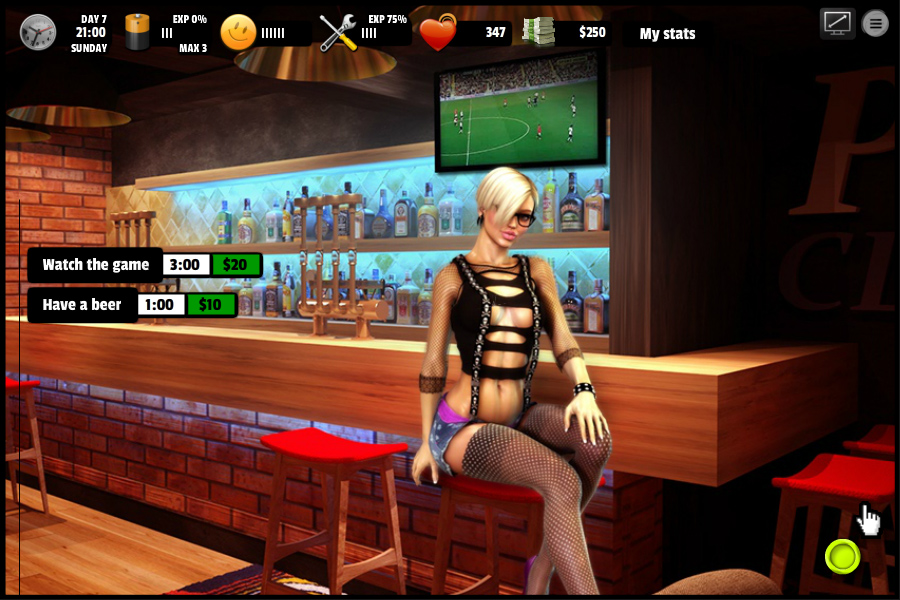Click the red heart icon
900x600 pixels.
437,34
